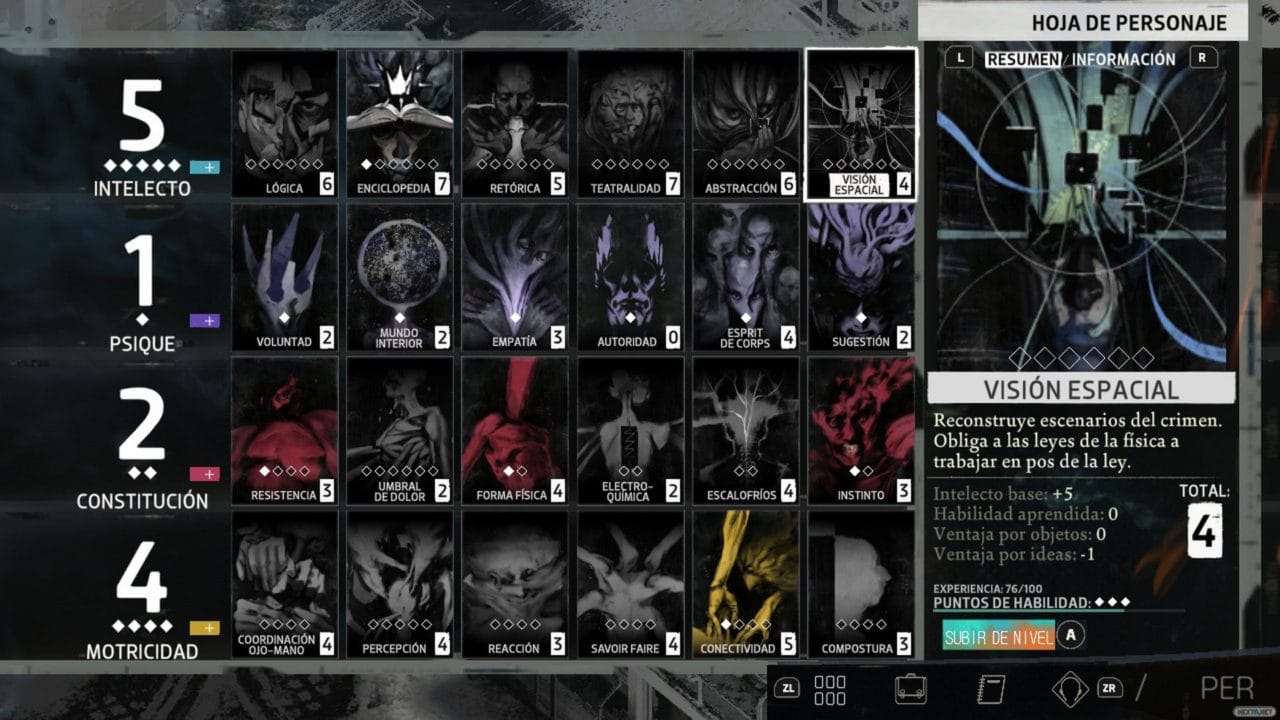Pick the Percepción skill card
The image size is (1280, 720).
tap(400, 585)
